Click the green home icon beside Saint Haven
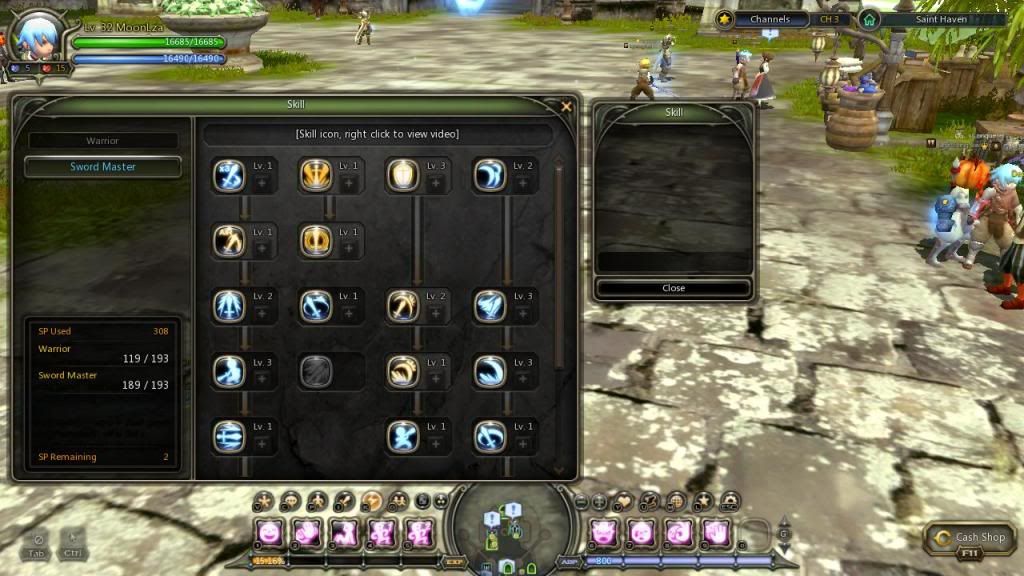1024x576 pixels. (x=869, y=19)
